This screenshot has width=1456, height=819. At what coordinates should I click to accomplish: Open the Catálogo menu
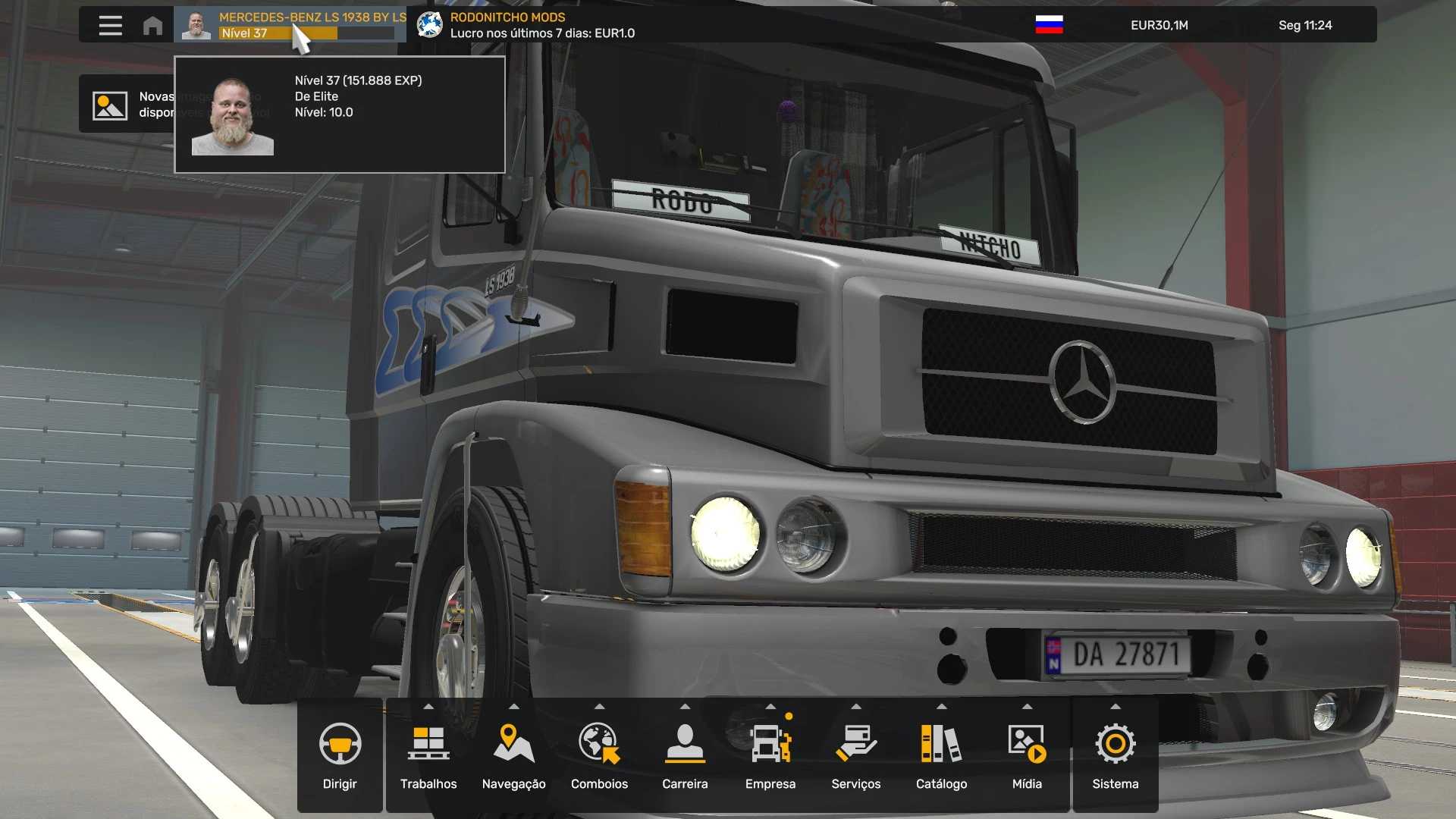tap(941, 755)
